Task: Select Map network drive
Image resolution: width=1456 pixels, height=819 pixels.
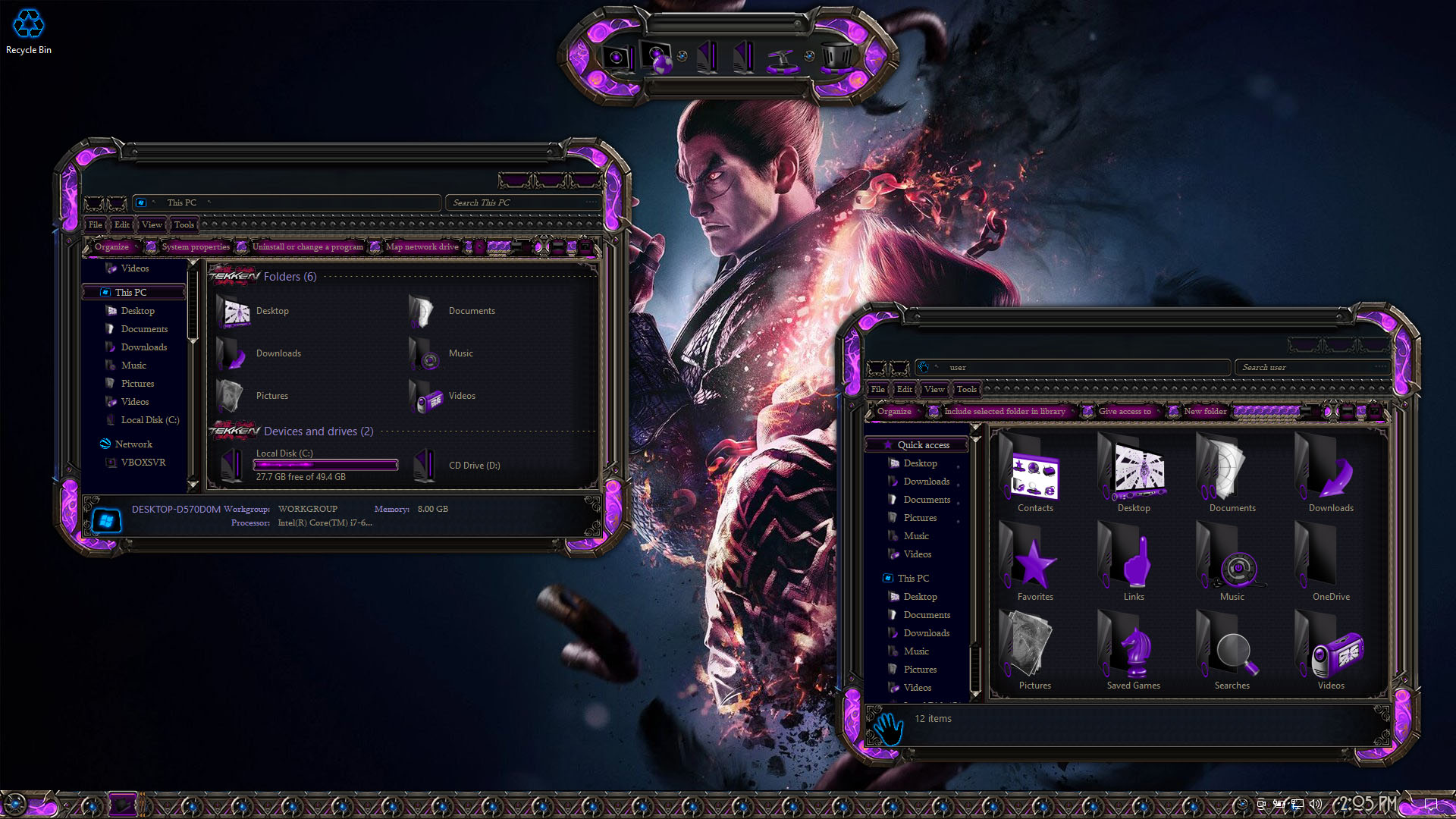Action: pos(422,246)
